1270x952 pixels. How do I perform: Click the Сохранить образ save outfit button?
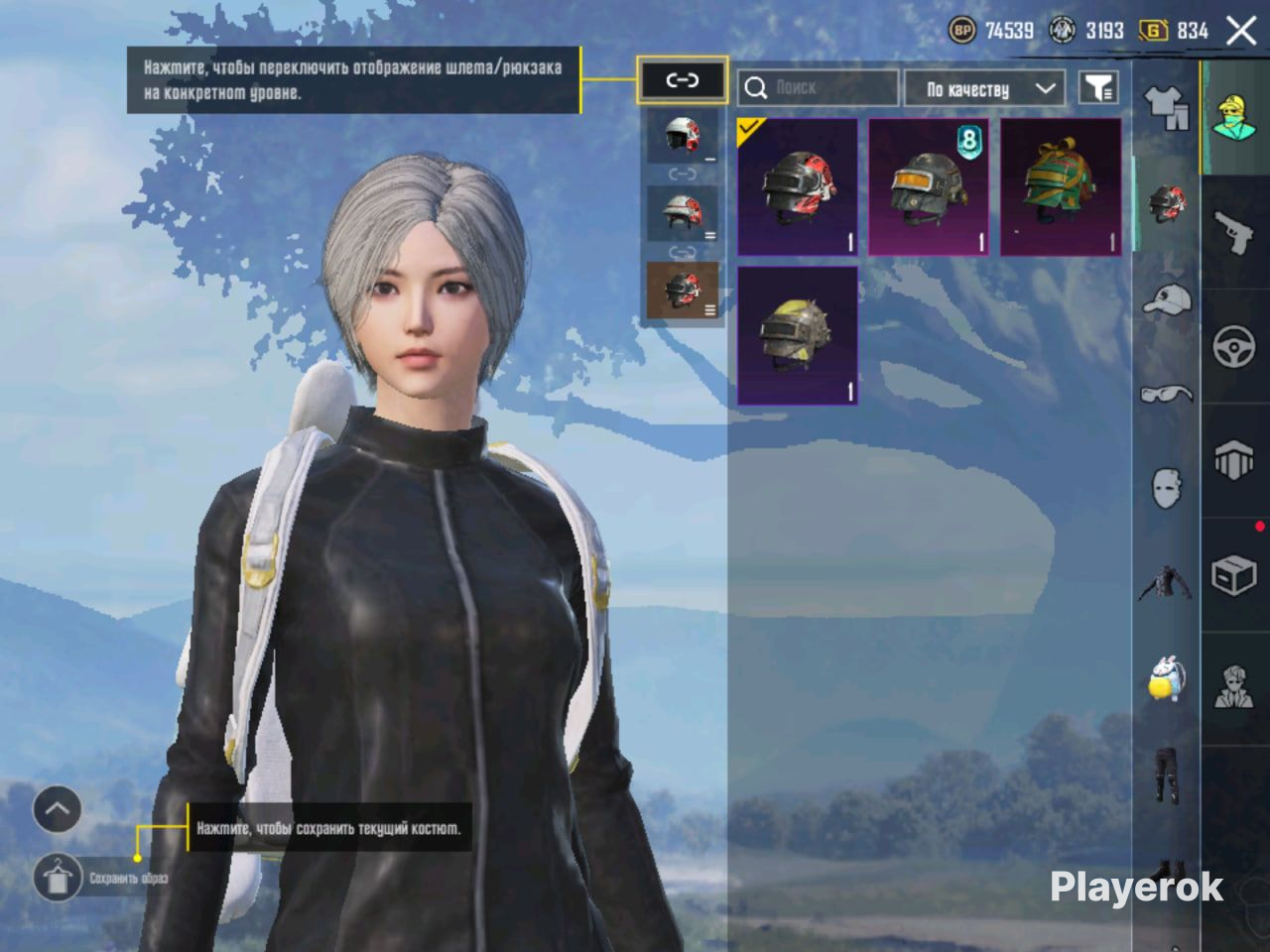[x=58, y=878]
